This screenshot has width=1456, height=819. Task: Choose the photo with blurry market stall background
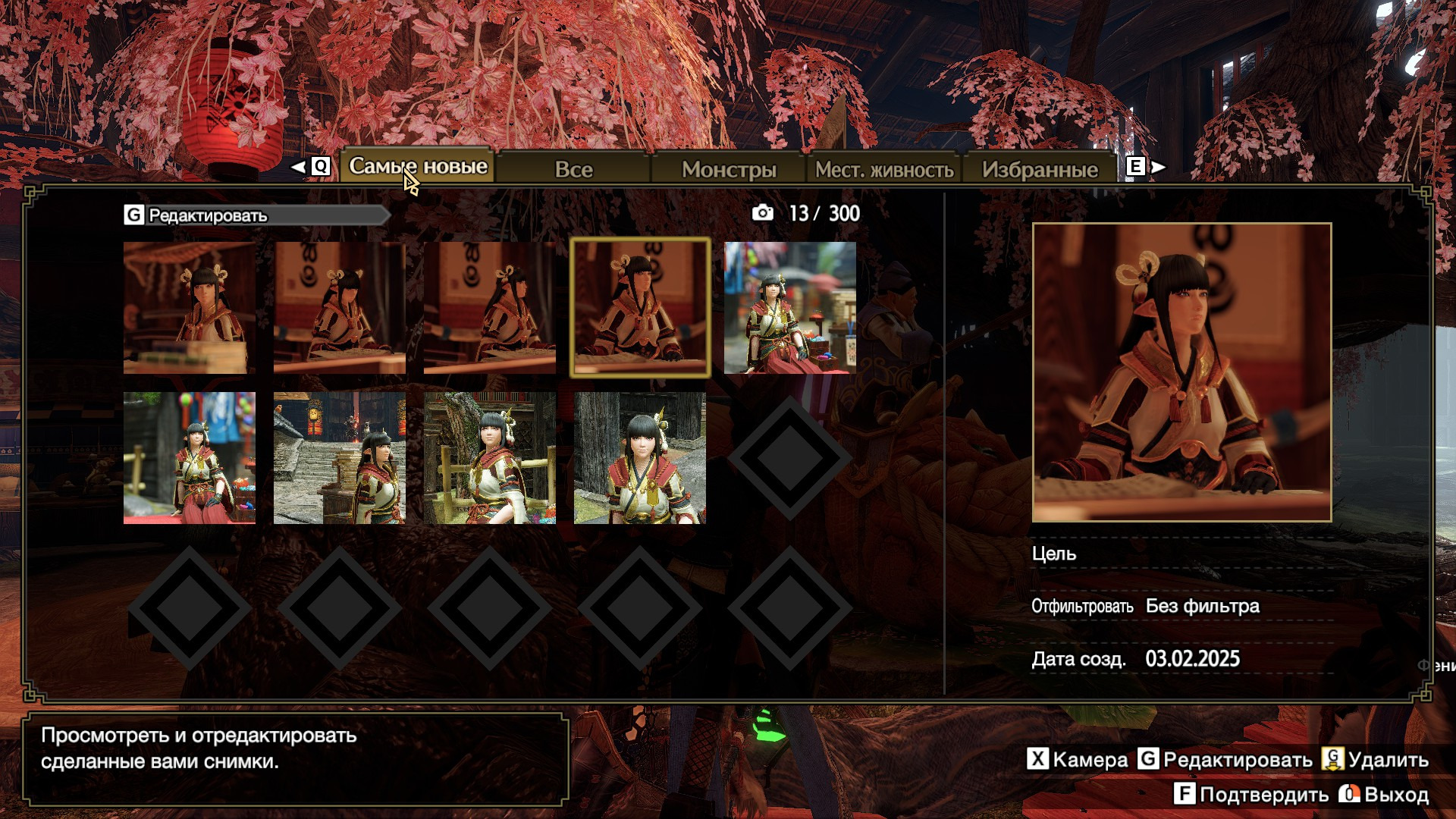point(789,307)
